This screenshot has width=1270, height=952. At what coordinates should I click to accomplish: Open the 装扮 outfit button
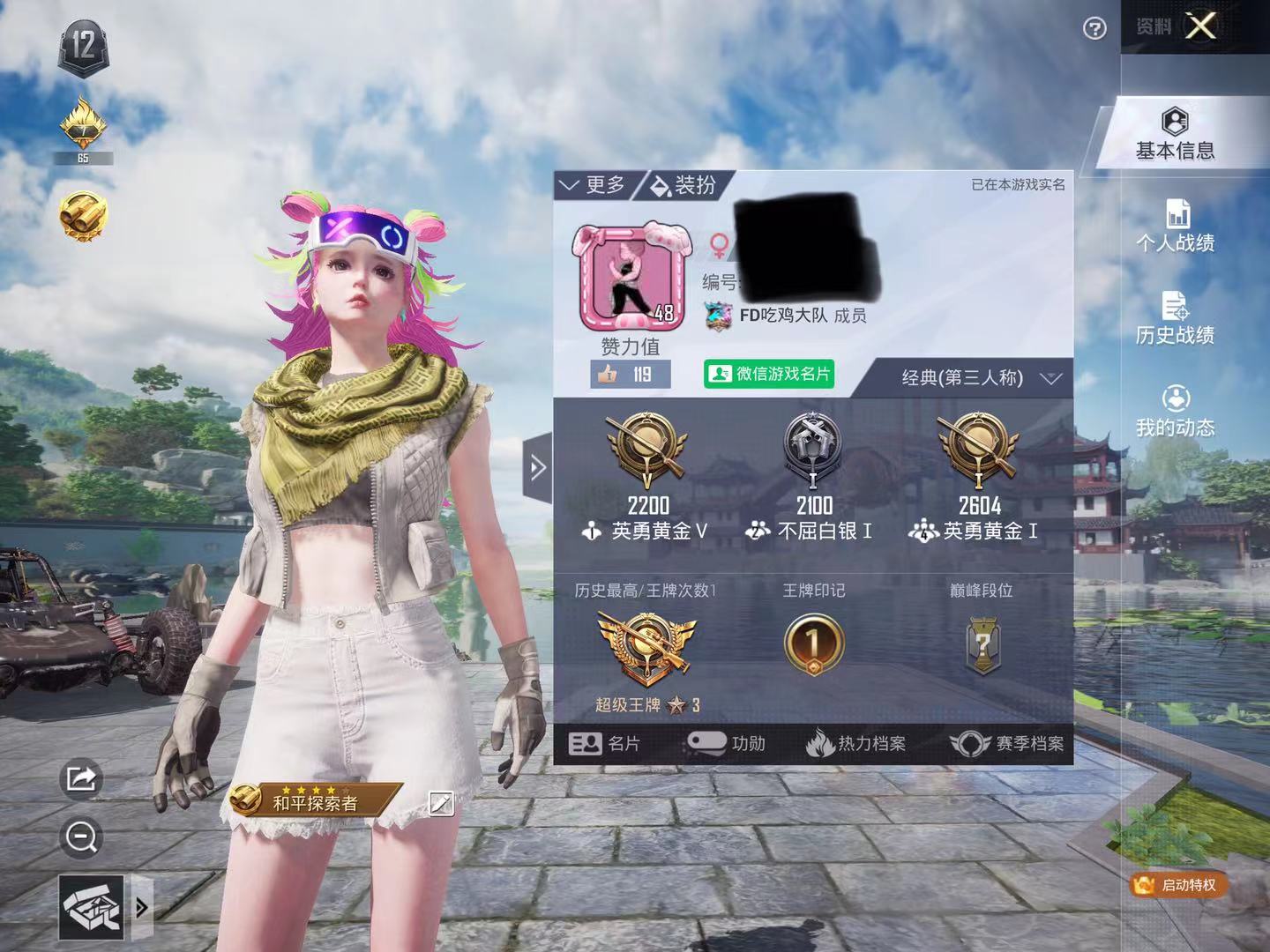tap(684, 185)
